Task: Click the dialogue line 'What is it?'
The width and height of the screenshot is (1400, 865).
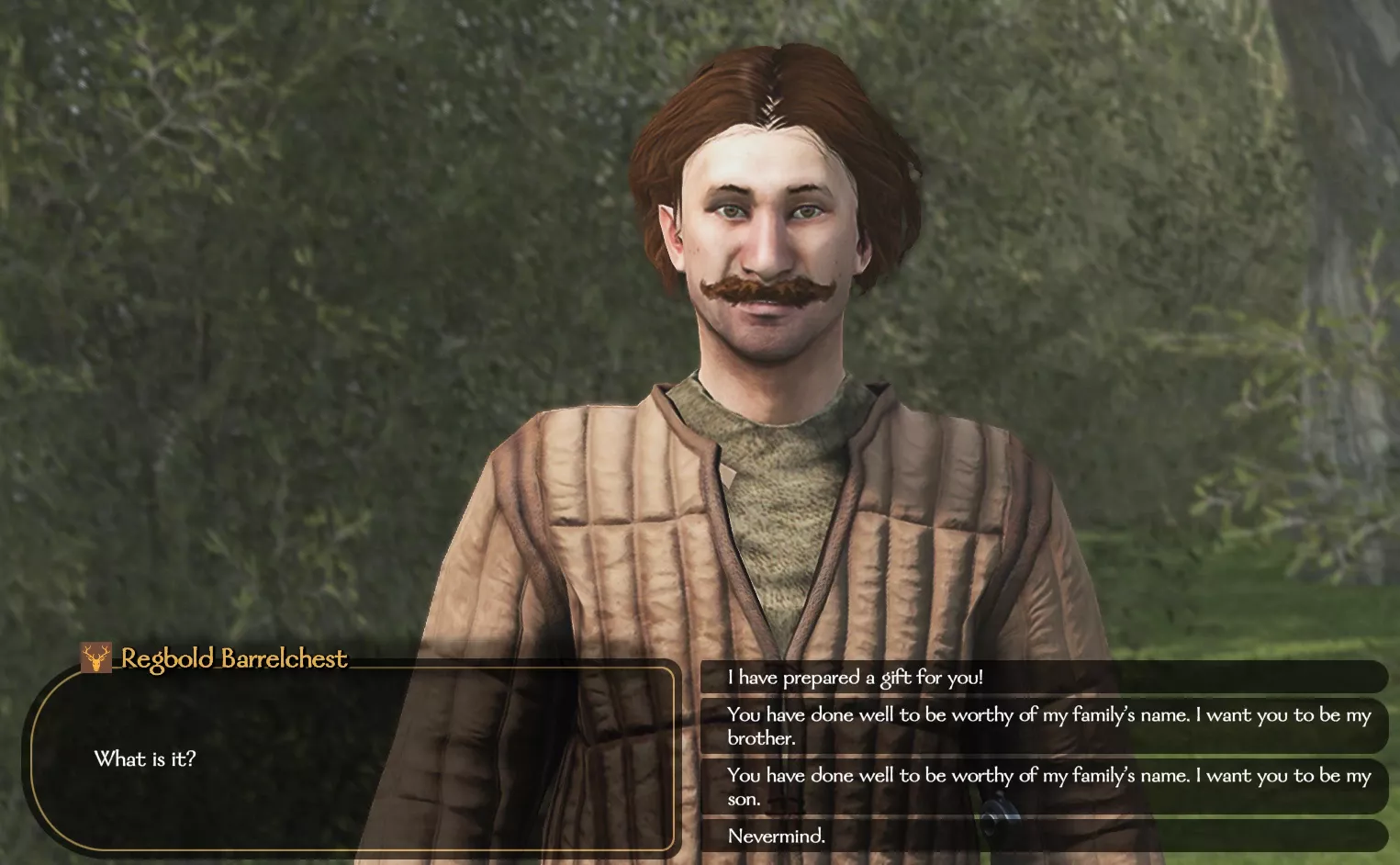Action: click(x=147, y=758)
